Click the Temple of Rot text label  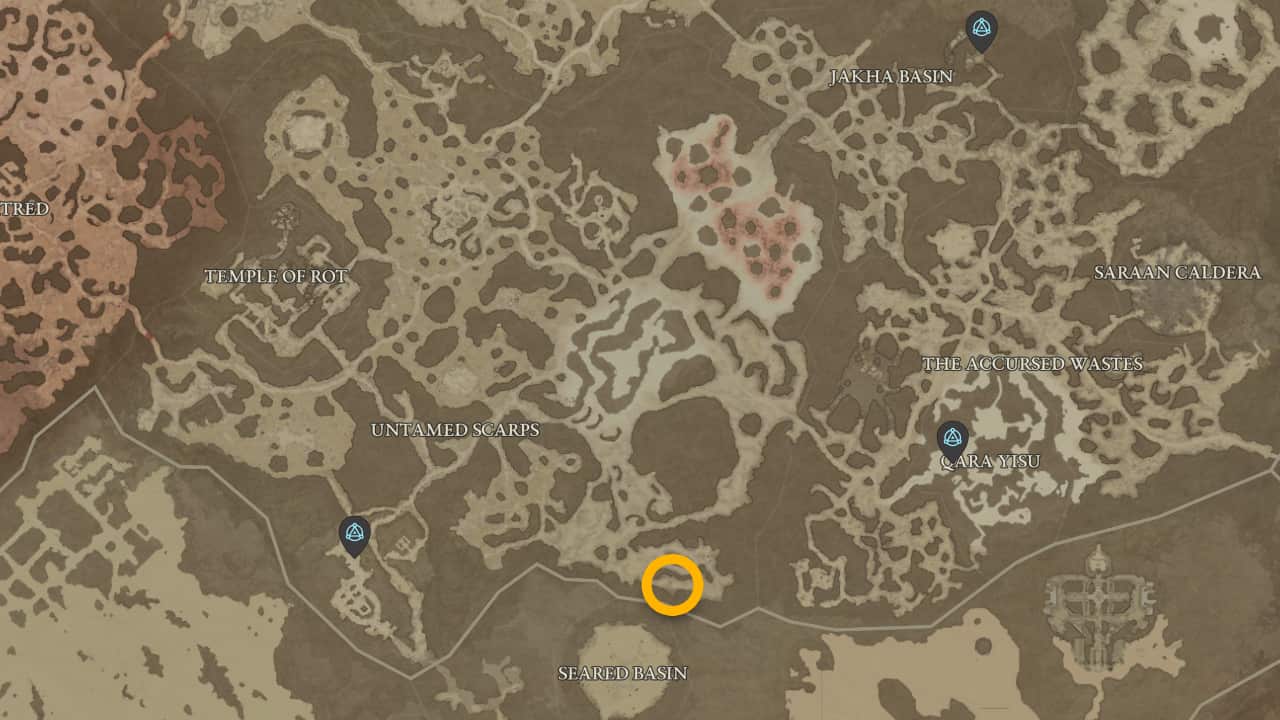point(275,276)
